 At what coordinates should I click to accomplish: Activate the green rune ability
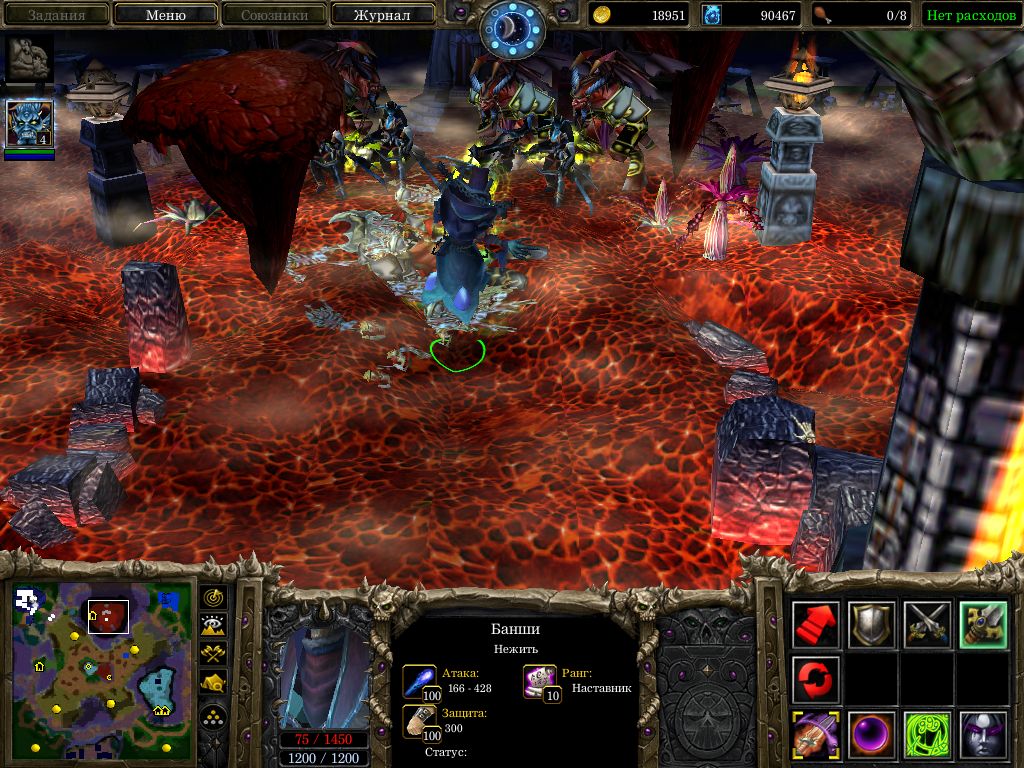pos(926,736)
